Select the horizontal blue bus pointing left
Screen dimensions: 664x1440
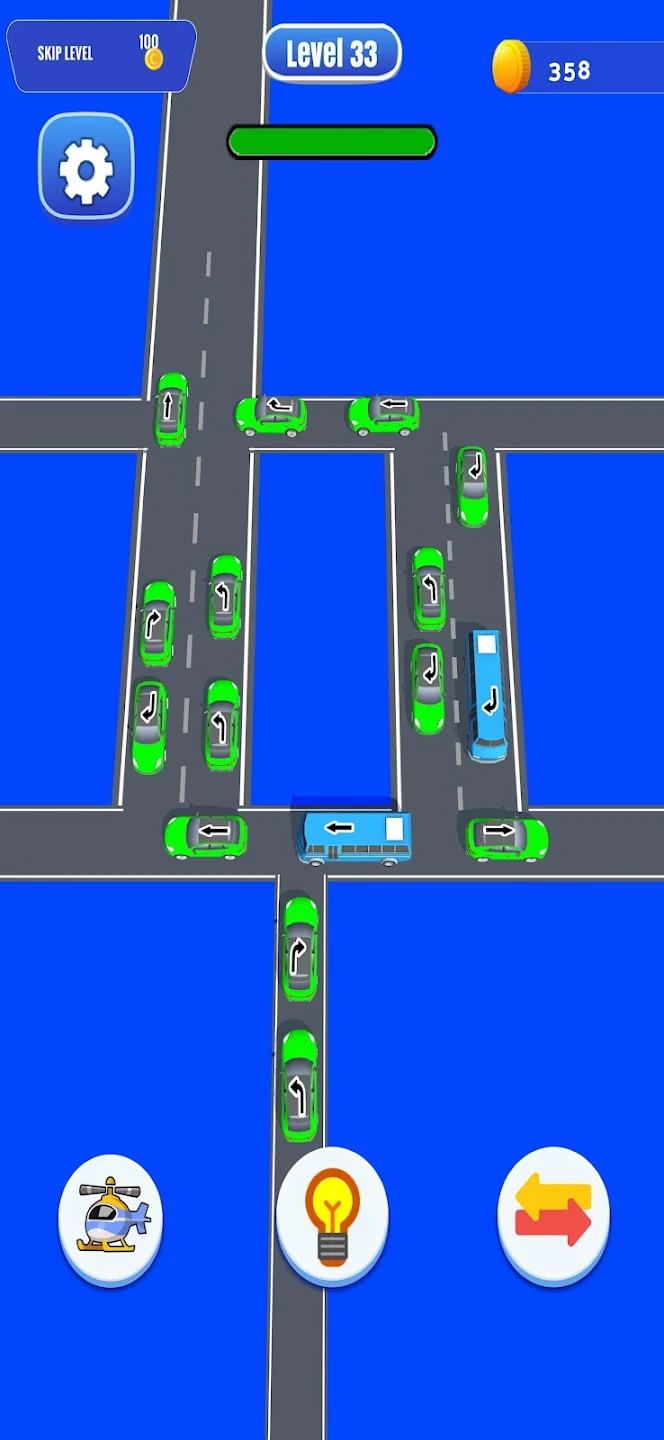[356, 835]
